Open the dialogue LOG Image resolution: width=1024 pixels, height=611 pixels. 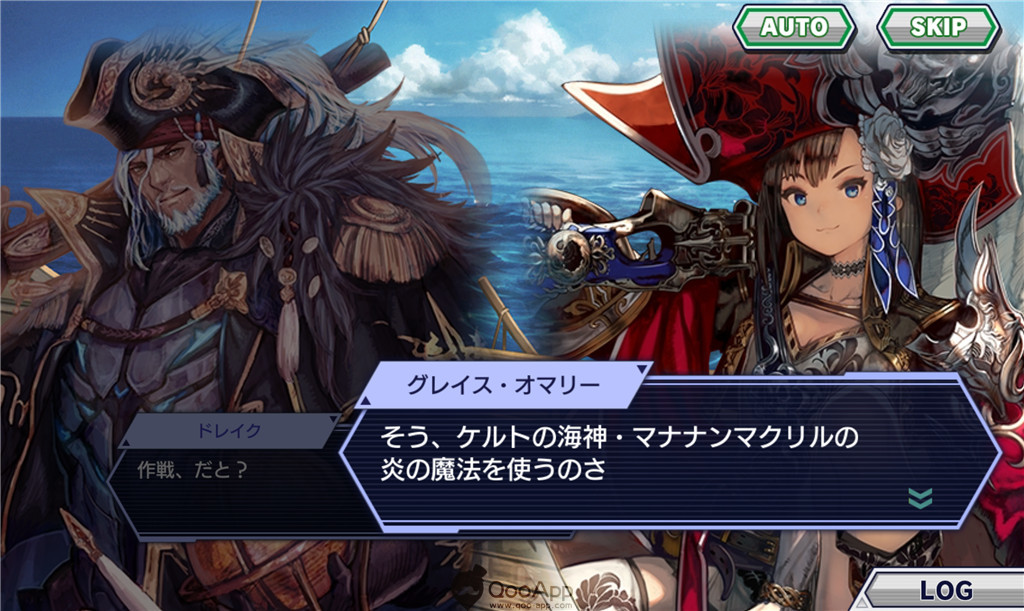pyautogui.click(x=945, y=589)
